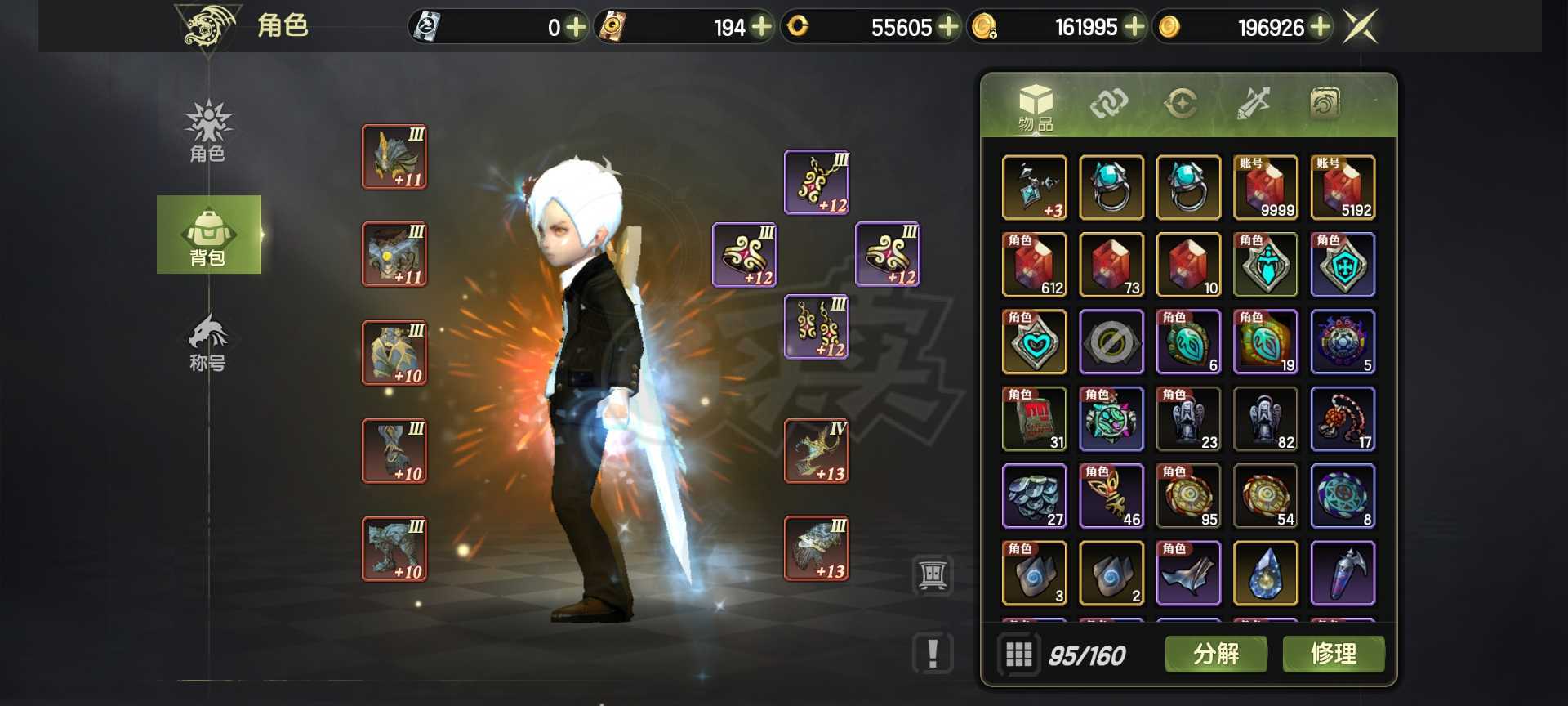
Task: Select the equipped +12 necklace slot
Action: coord(817,182)
